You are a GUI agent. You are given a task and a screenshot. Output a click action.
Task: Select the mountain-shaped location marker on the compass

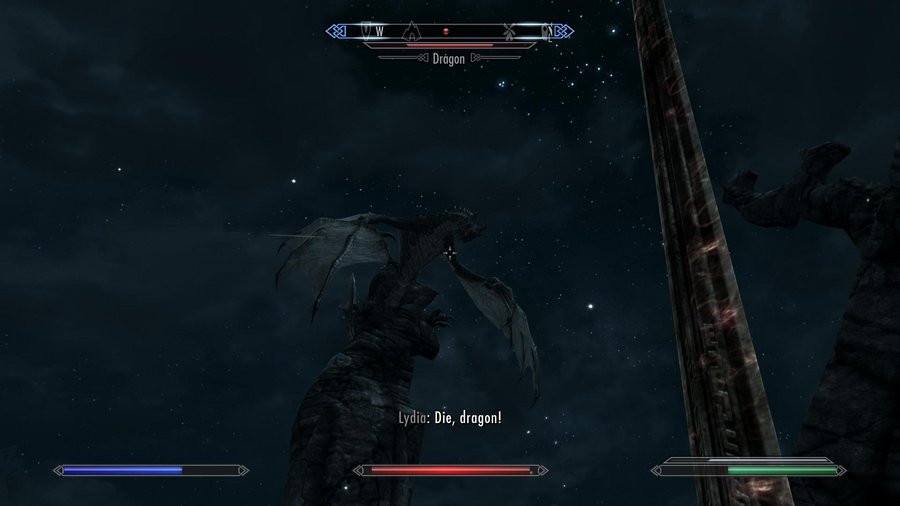pos(411,31)
